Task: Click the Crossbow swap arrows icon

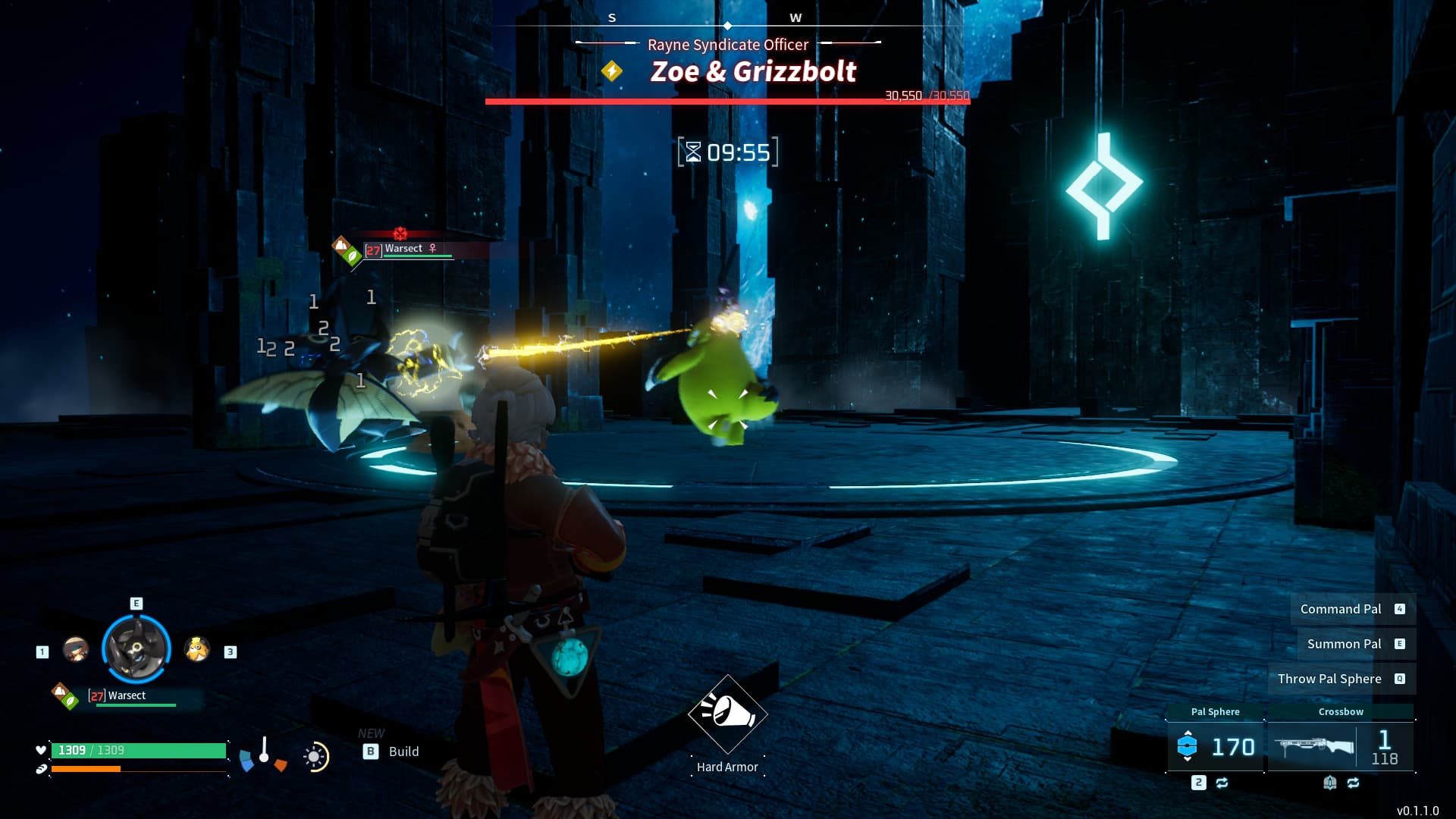Action: (x=1354, y=783)
